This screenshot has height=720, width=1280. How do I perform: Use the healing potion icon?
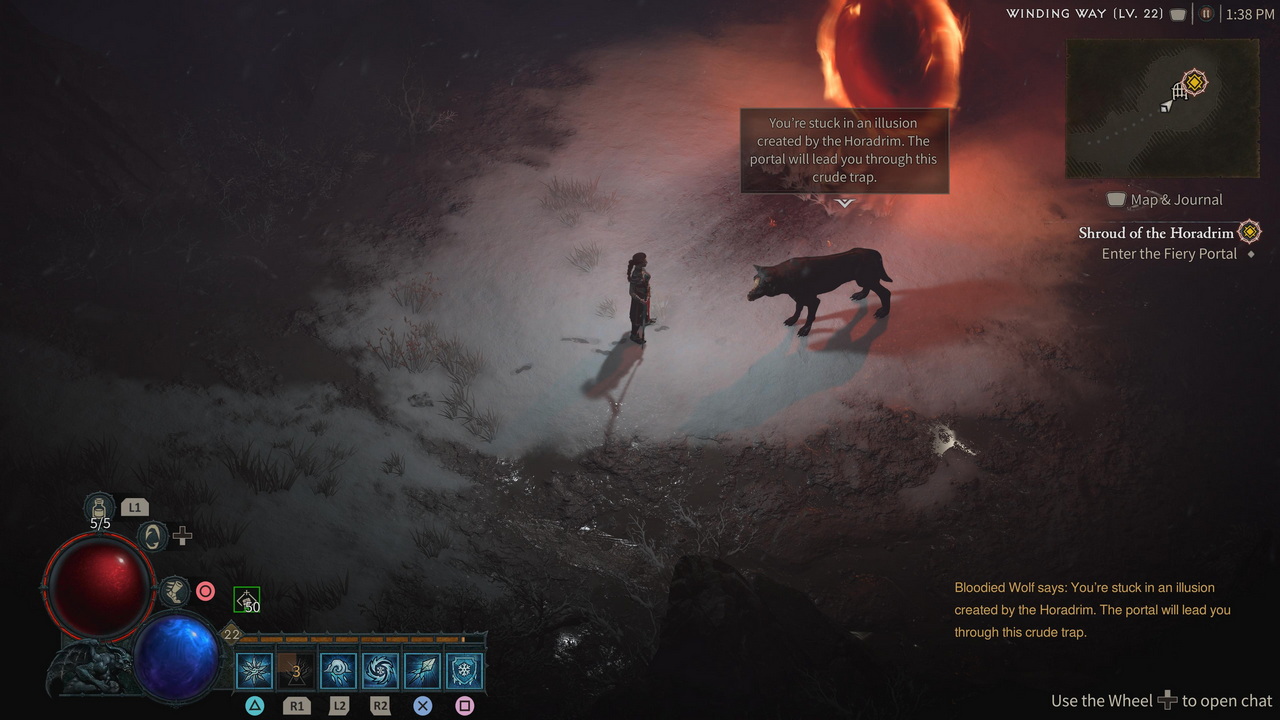pos(100,506)
